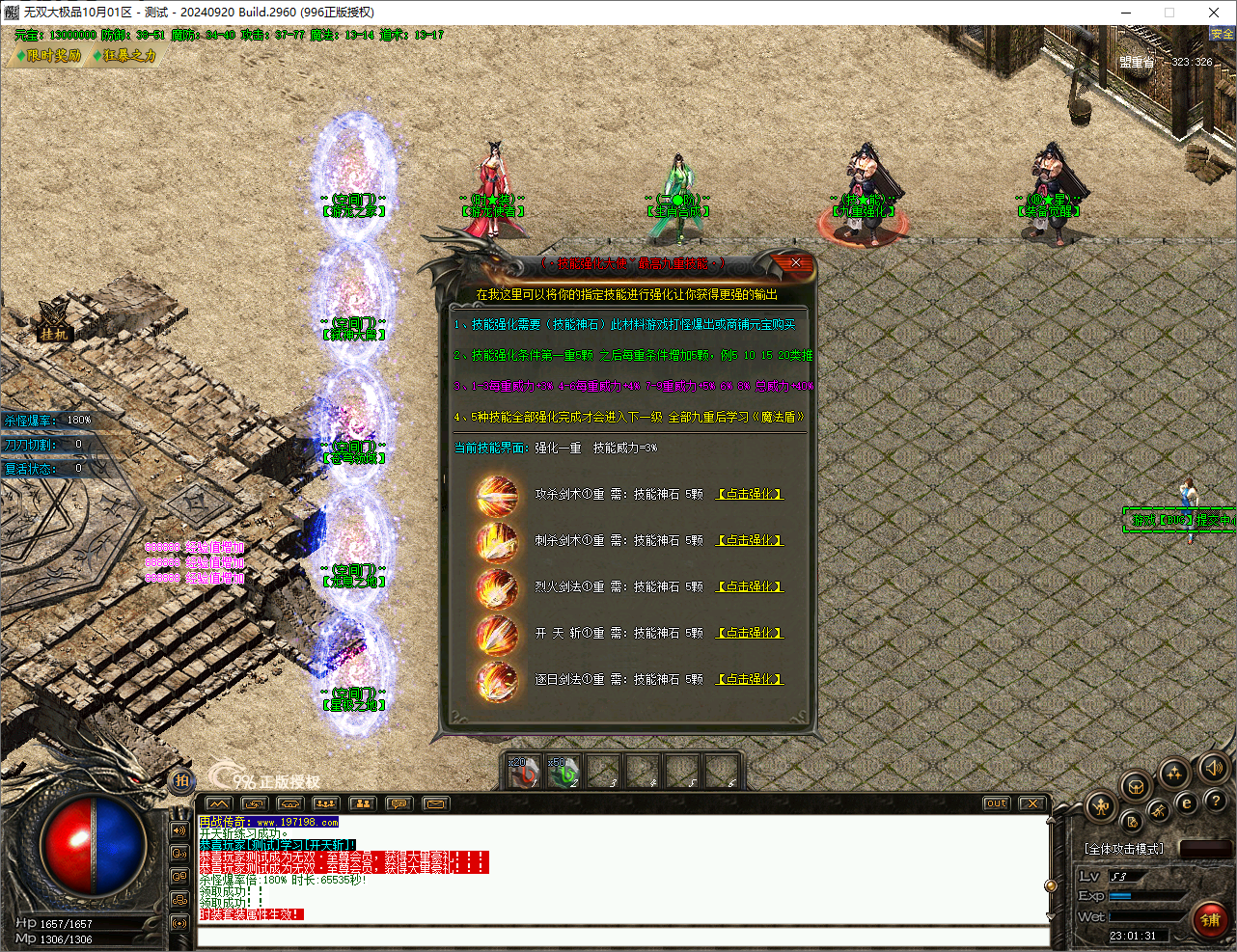Open the shop via the red 铺 button
This screenshot has width=1237, height=952.
(1211, 921)
